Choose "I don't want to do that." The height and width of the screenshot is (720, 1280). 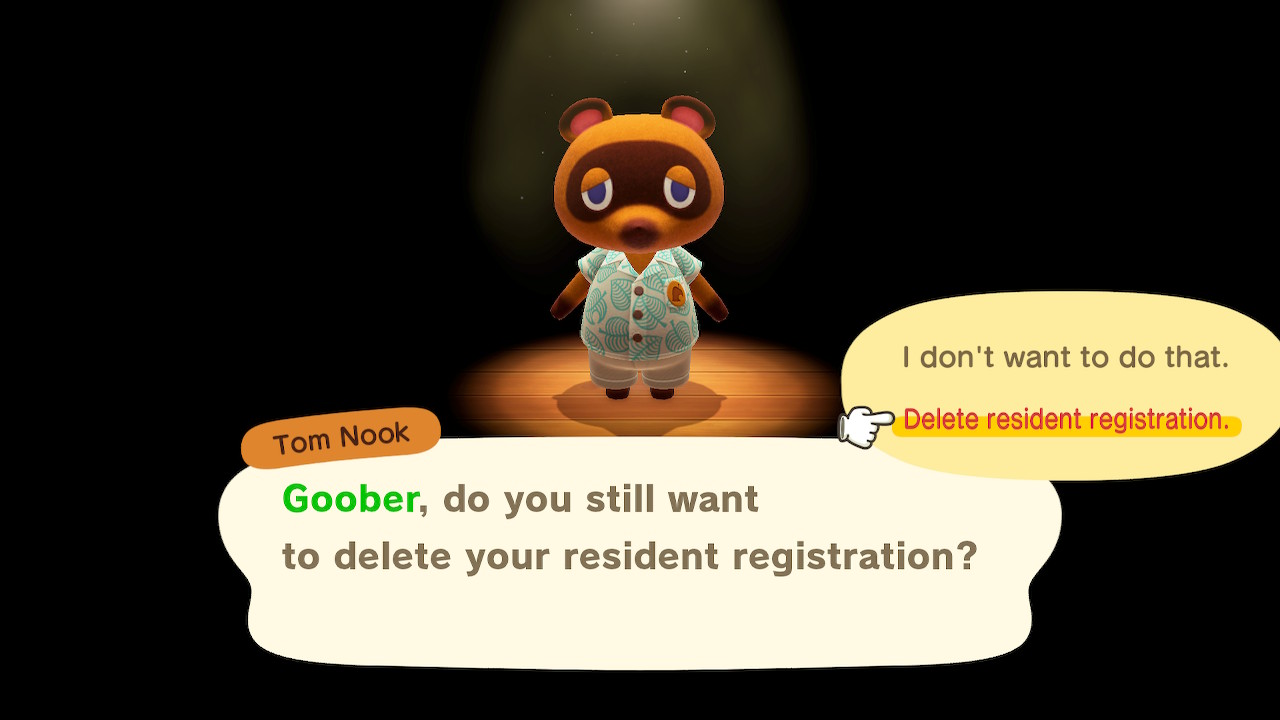click(x=1065, y=357)
